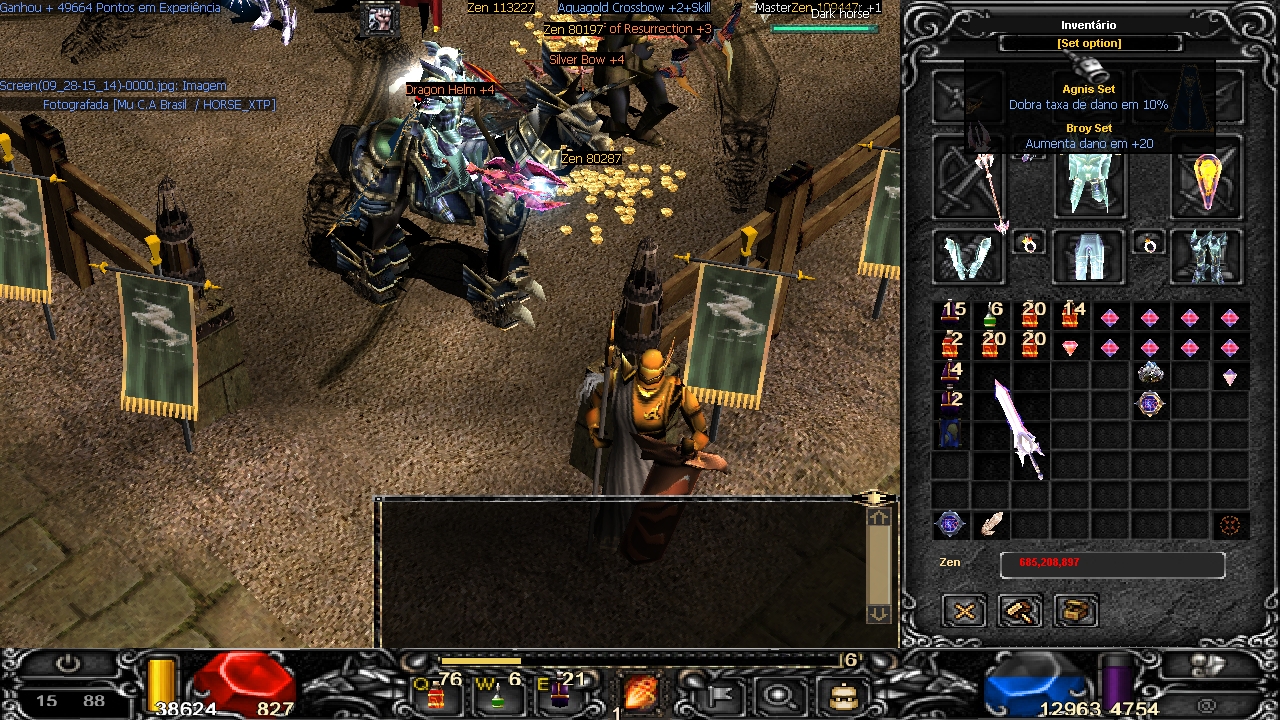Select the white sword in the inventory
This screenshot has height=720, width=1280.
1018,430
